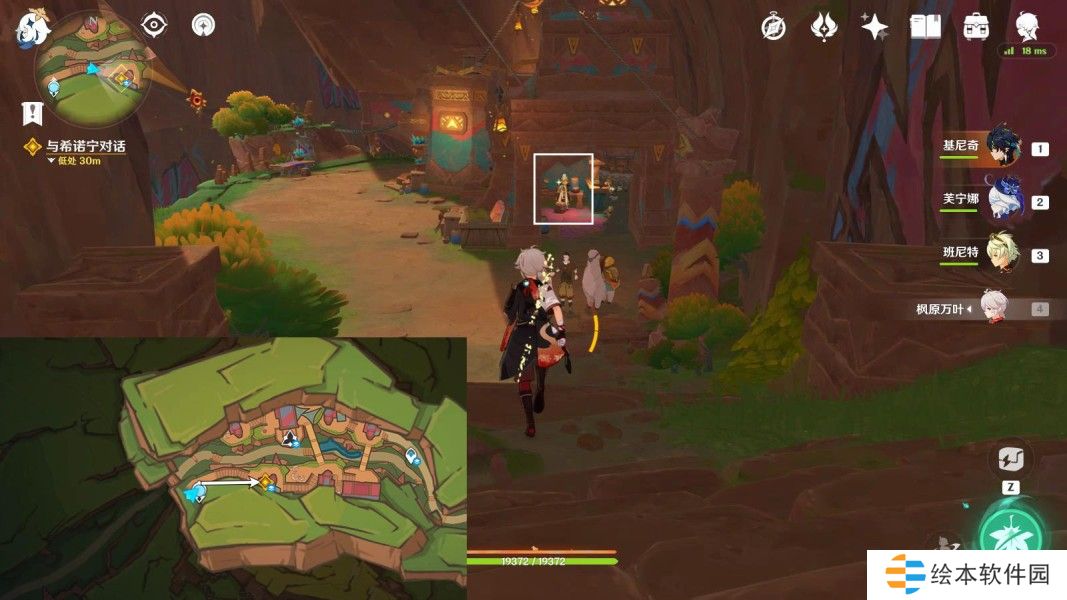Open the backpack inventory
This screenshot has width=1067, height=600.
coord(976,27)
